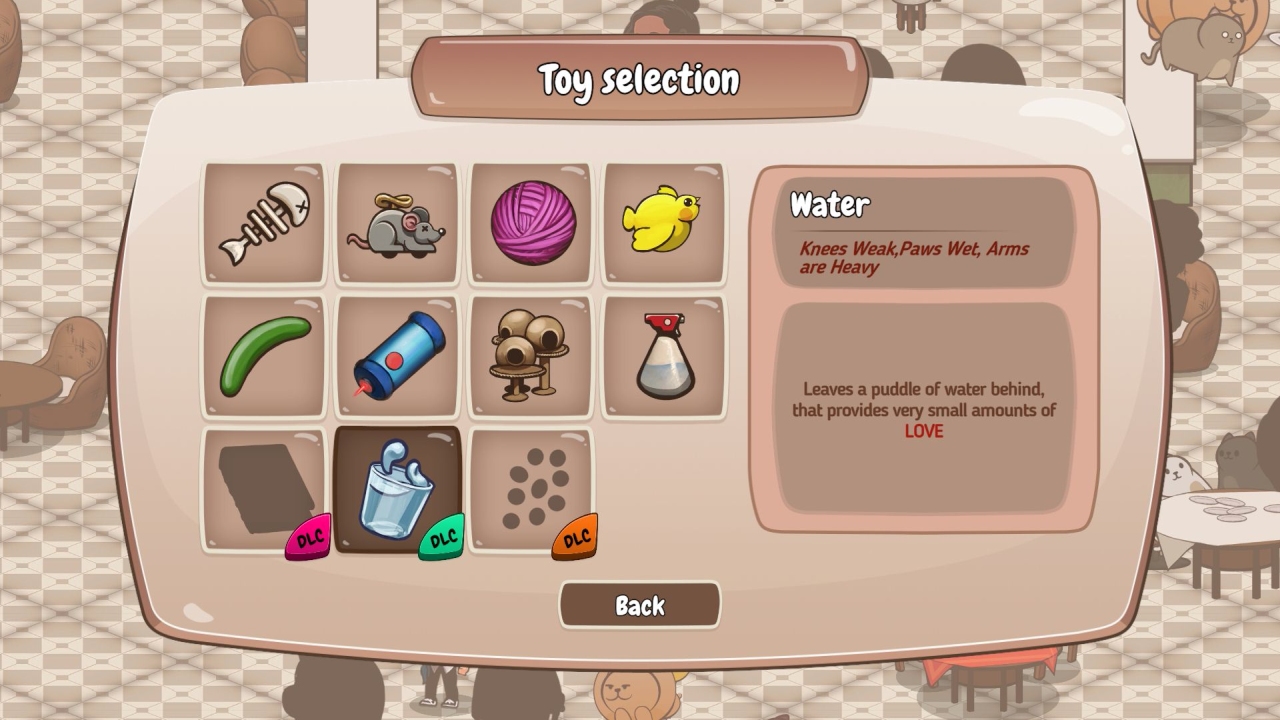Click the green DLC badge on the water glass

click(x=440, y=537)
